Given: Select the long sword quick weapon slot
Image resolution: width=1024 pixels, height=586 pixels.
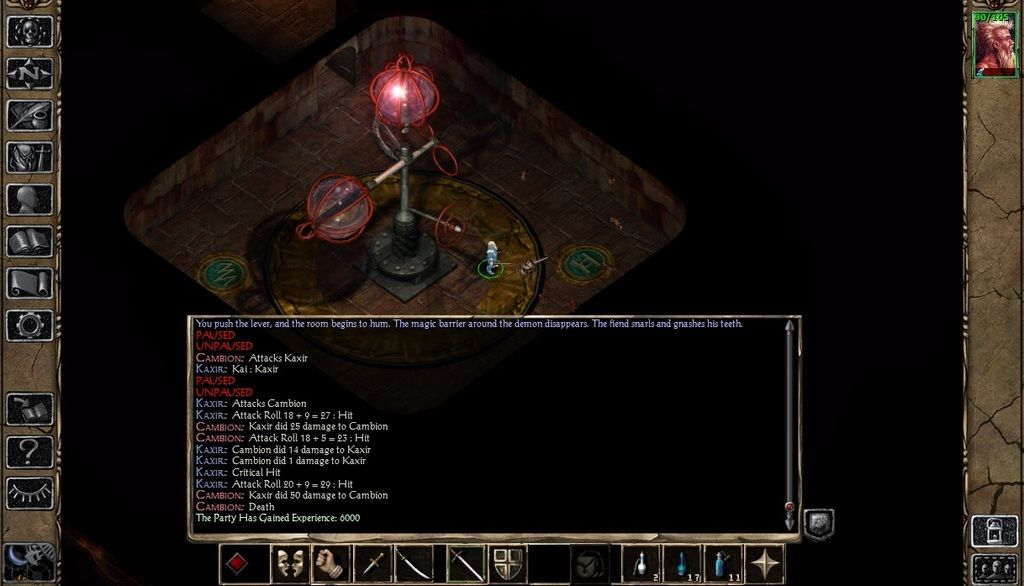Looking at the screenshot, I should [x=464, y=564].
